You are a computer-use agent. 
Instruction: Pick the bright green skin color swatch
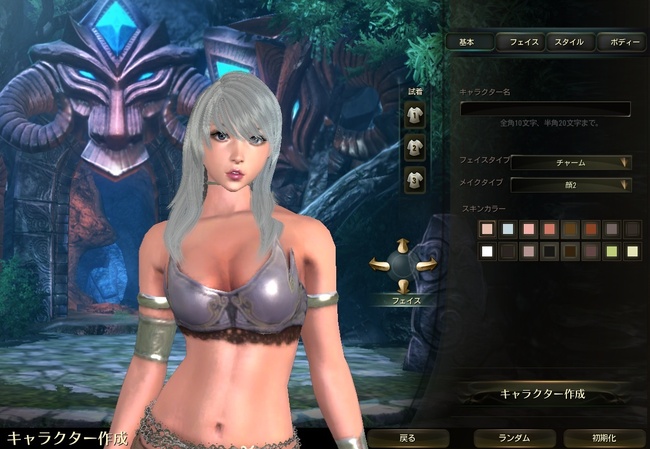coord(611,252)
